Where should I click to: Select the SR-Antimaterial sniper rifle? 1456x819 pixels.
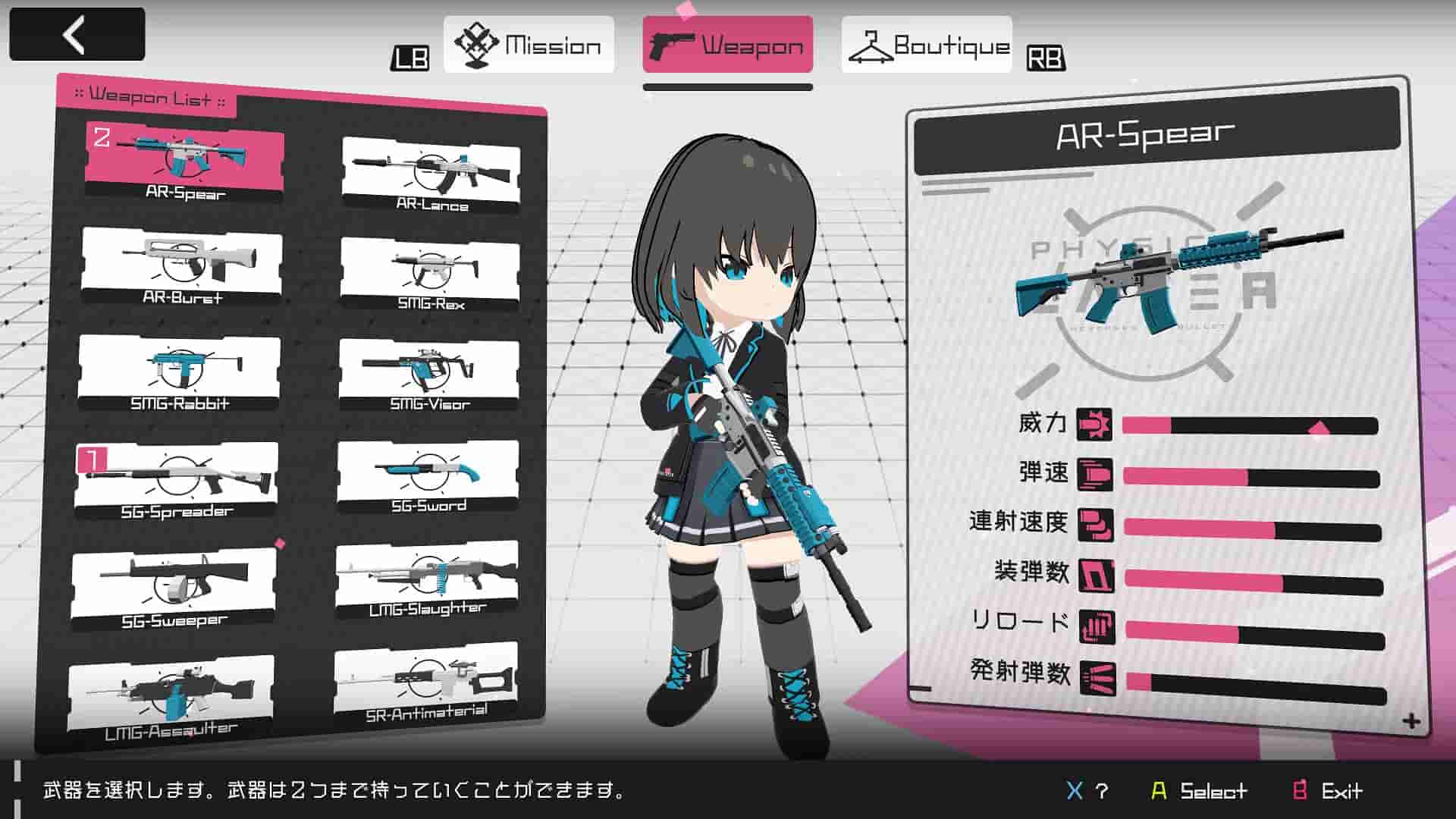(x=425, y=682)
